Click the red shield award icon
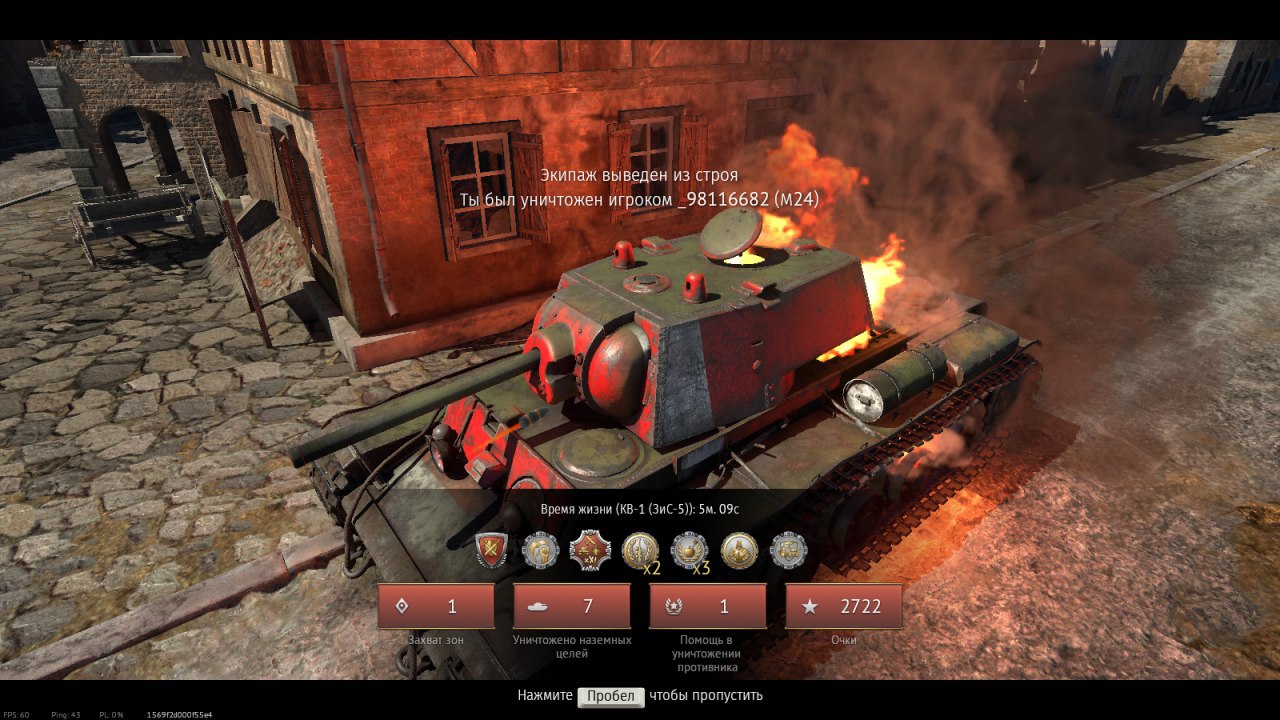 [x=491, y=550]
